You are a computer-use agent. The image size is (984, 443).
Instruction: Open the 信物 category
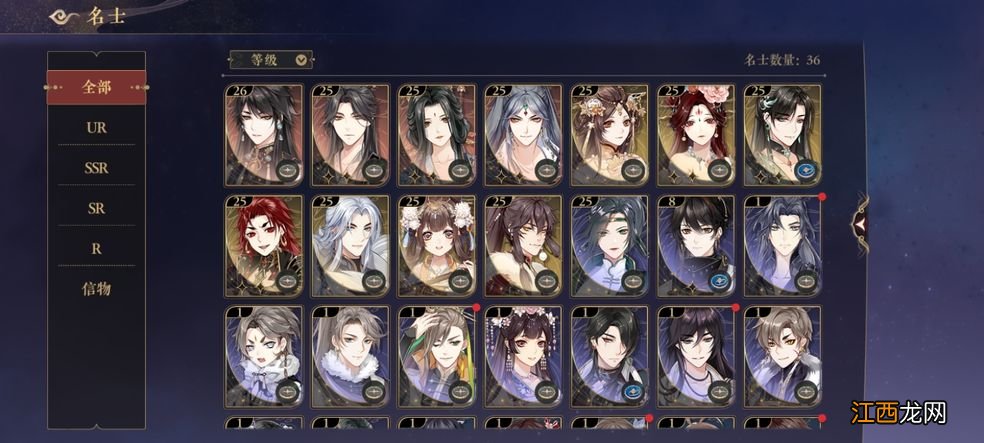click(x=96, y=289)
